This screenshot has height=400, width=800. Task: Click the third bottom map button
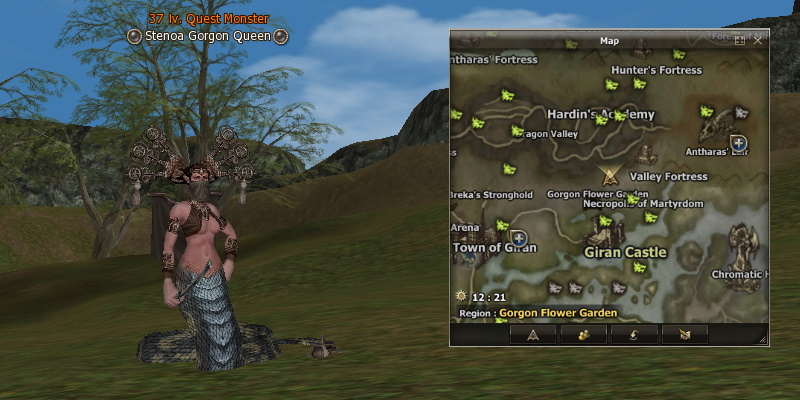(x=635, y=334)
